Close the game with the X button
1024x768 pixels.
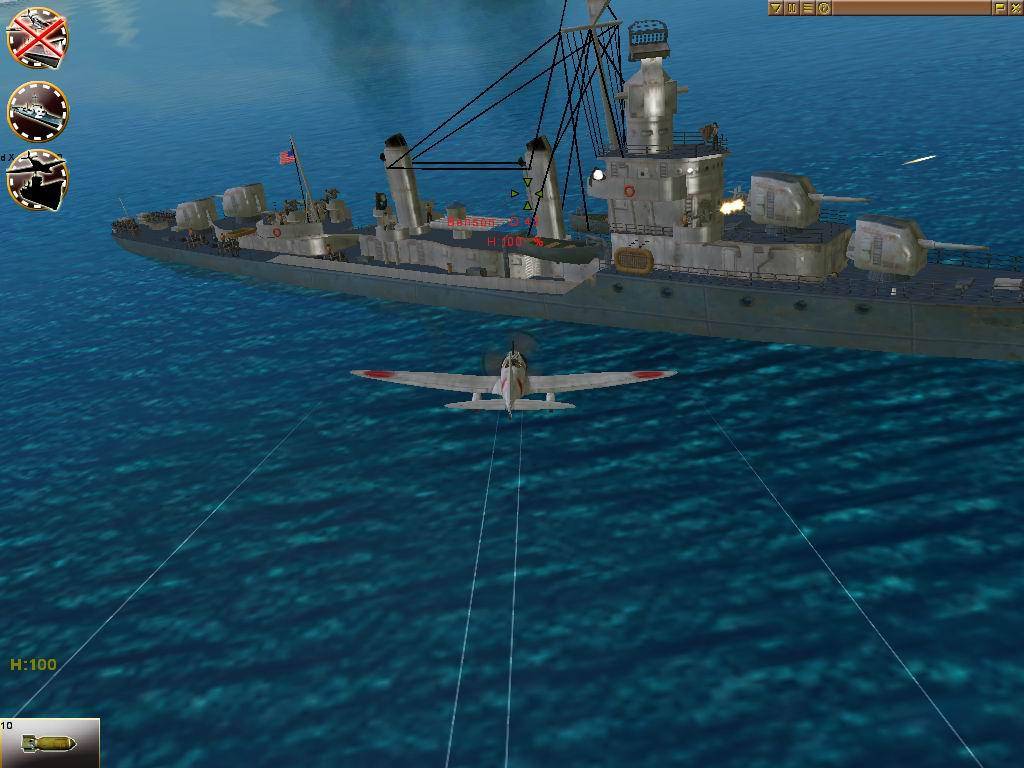1015,8
